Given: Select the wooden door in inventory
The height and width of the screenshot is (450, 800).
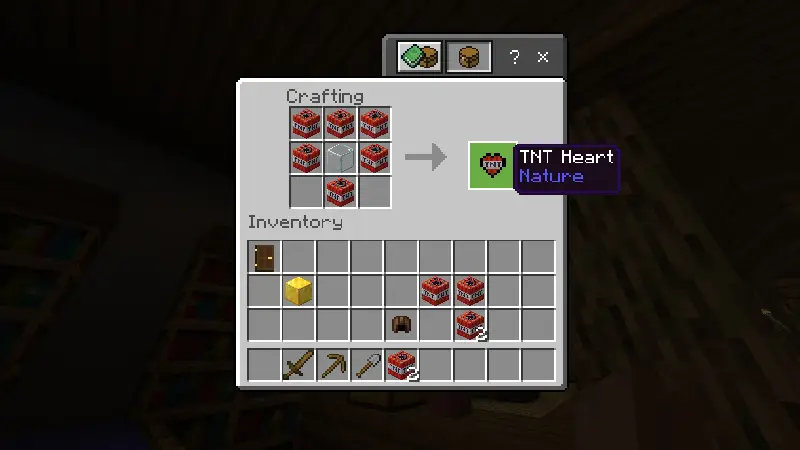Looking at the screenshot, I should click(x=265, y=257).
